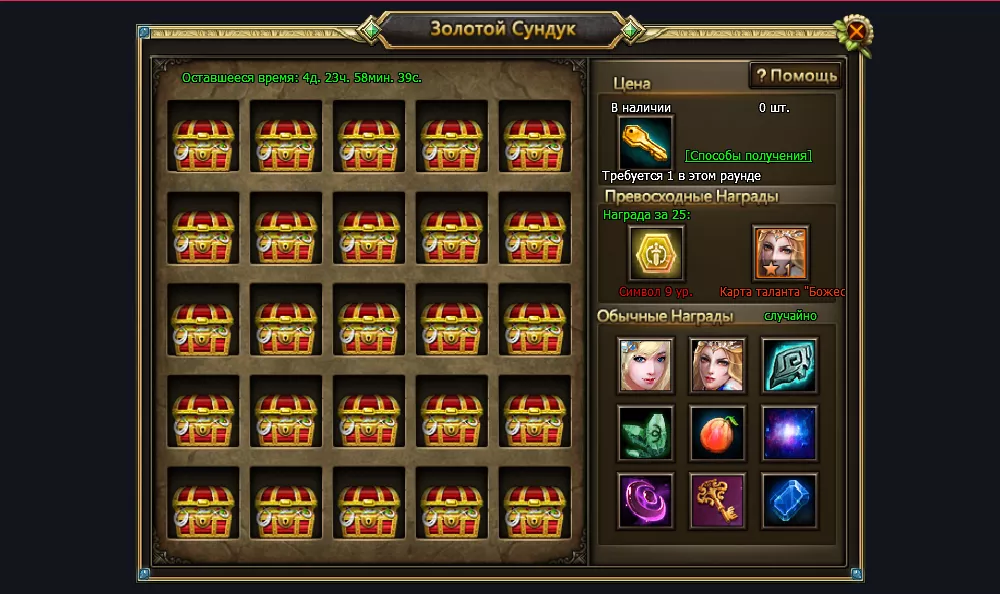Select the peach fruit reward icon

[x=717, y=433]
